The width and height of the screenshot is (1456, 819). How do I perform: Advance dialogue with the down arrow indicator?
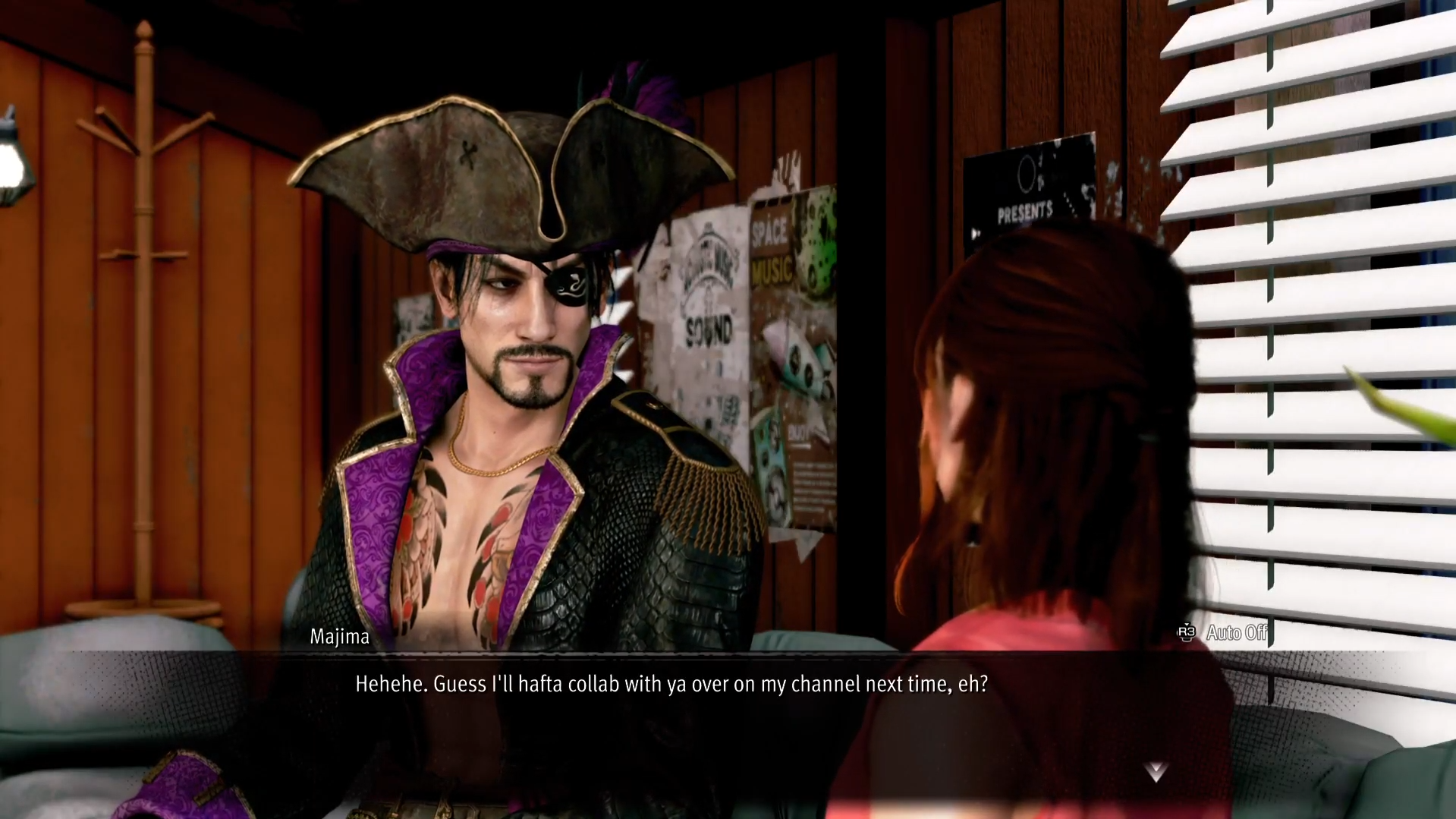(1156, 772)
